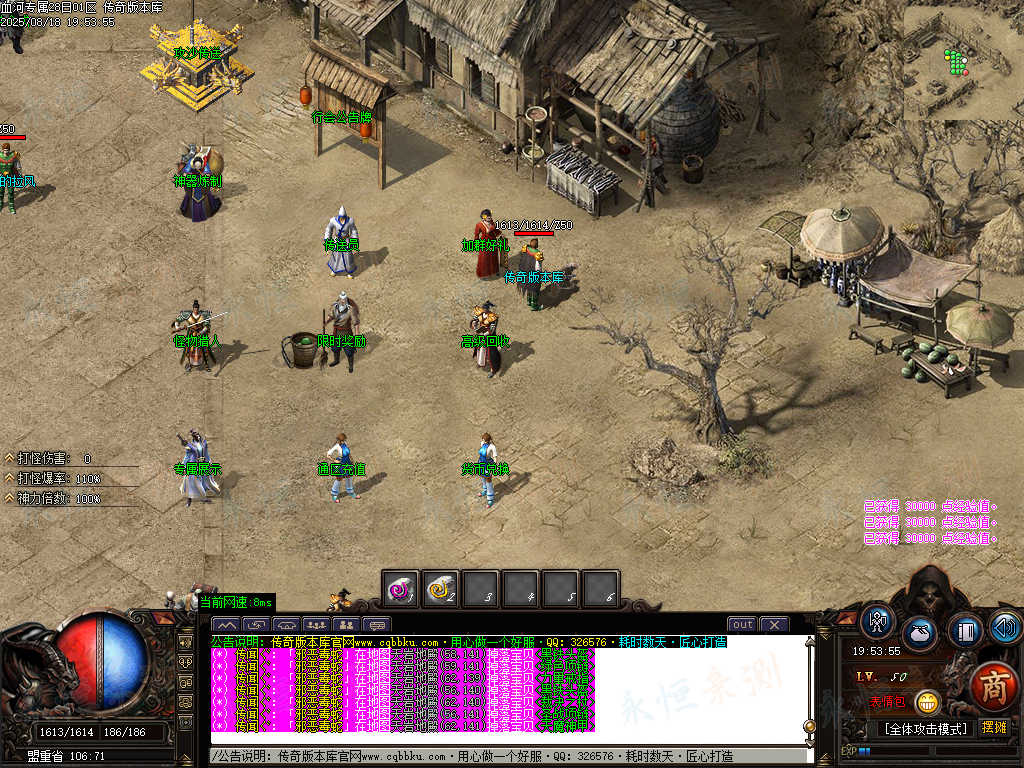The height and width of the screenshot is (768, 1024).
Task: Close the chat panel with the X button
Action: pos(774,625)
